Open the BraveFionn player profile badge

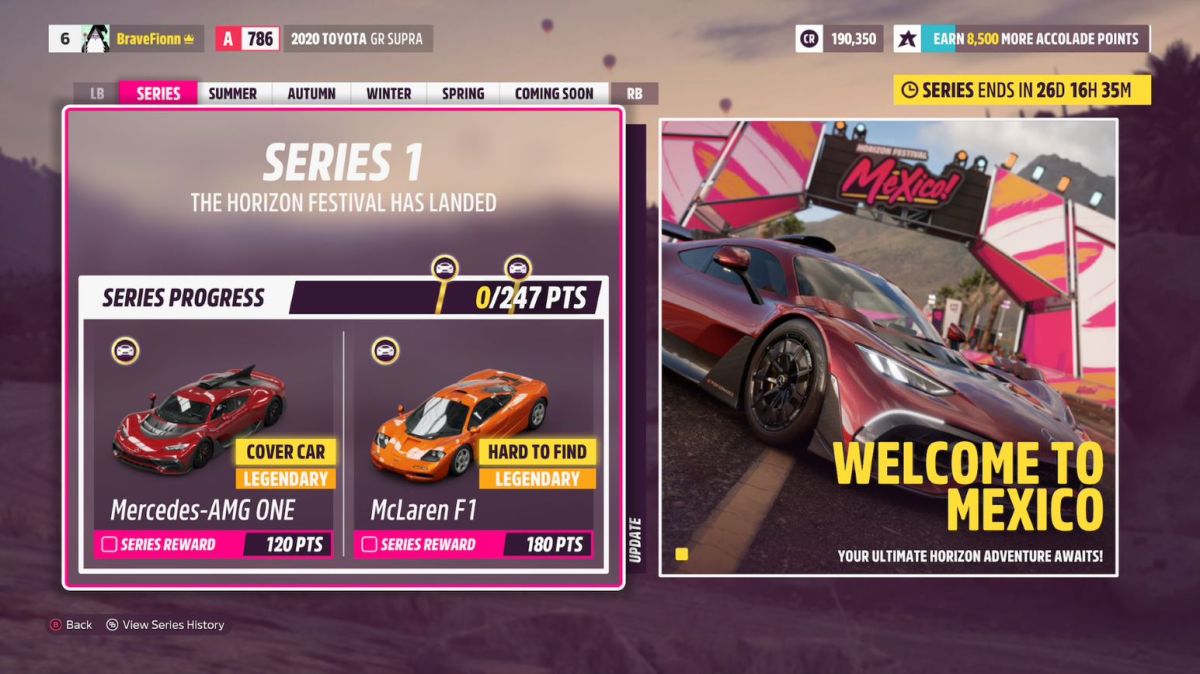click(x=127, y=39)
